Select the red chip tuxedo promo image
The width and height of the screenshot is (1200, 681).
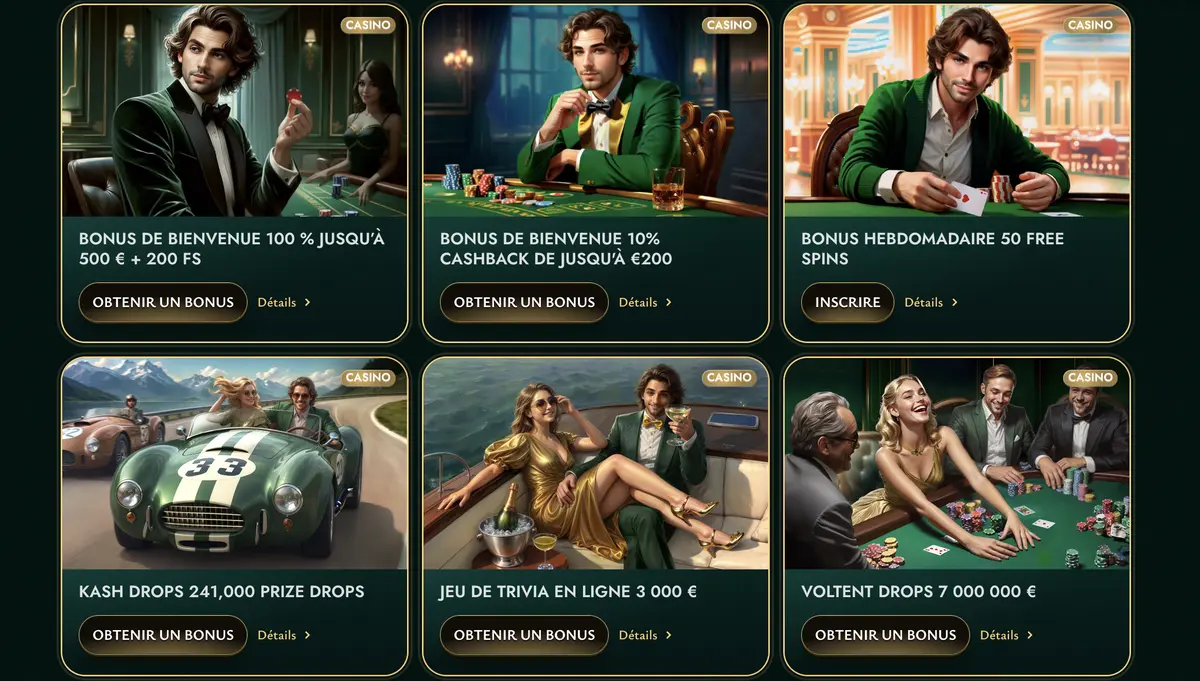pyautogui.click(x=234, y=111)
